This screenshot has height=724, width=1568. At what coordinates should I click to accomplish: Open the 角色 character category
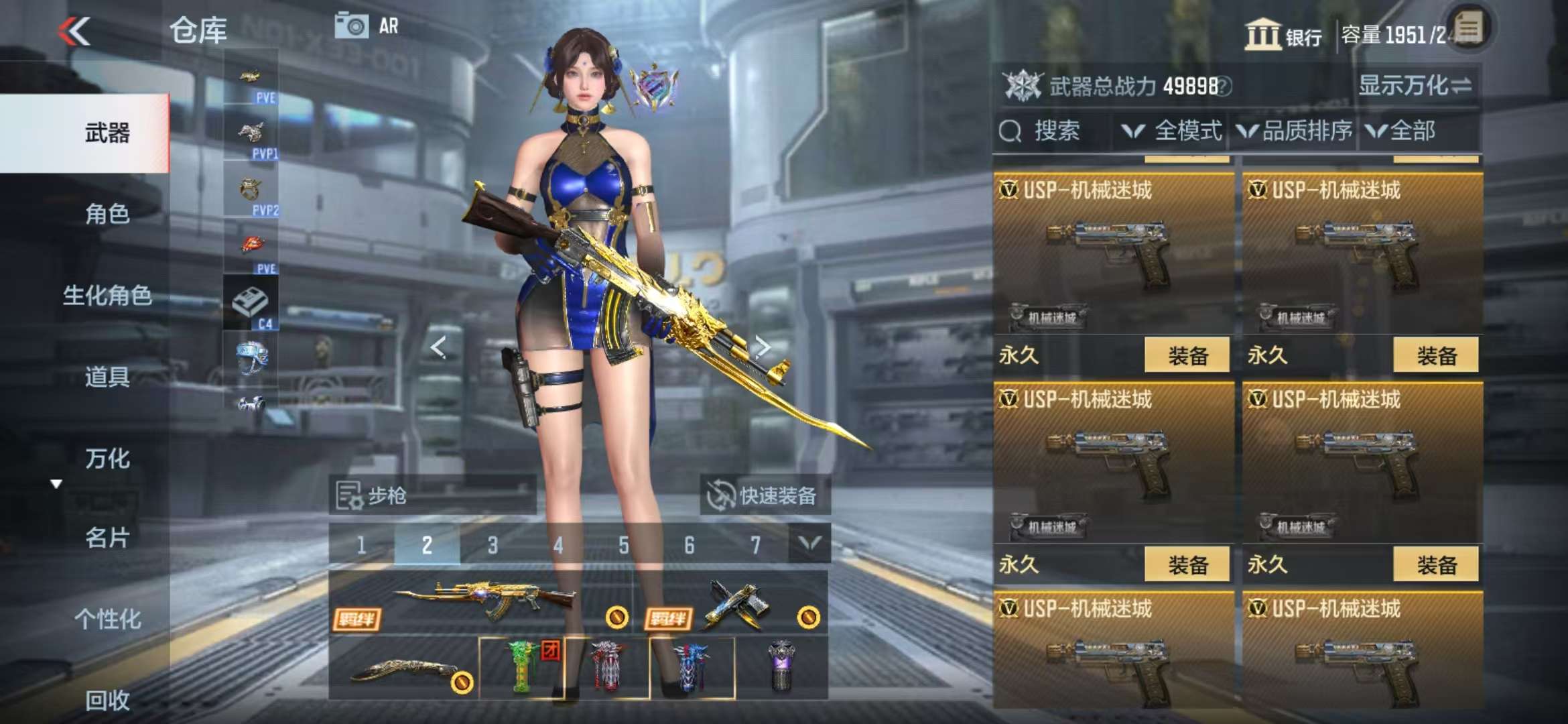(107, 214)
